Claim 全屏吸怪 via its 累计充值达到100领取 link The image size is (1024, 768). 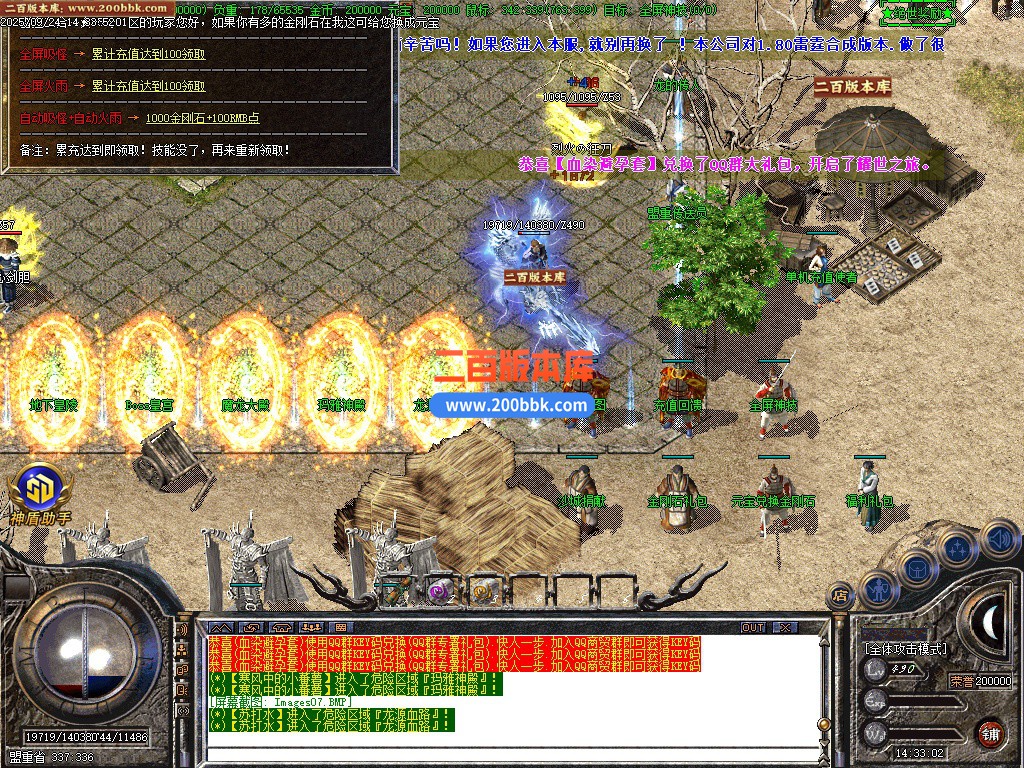148,54
